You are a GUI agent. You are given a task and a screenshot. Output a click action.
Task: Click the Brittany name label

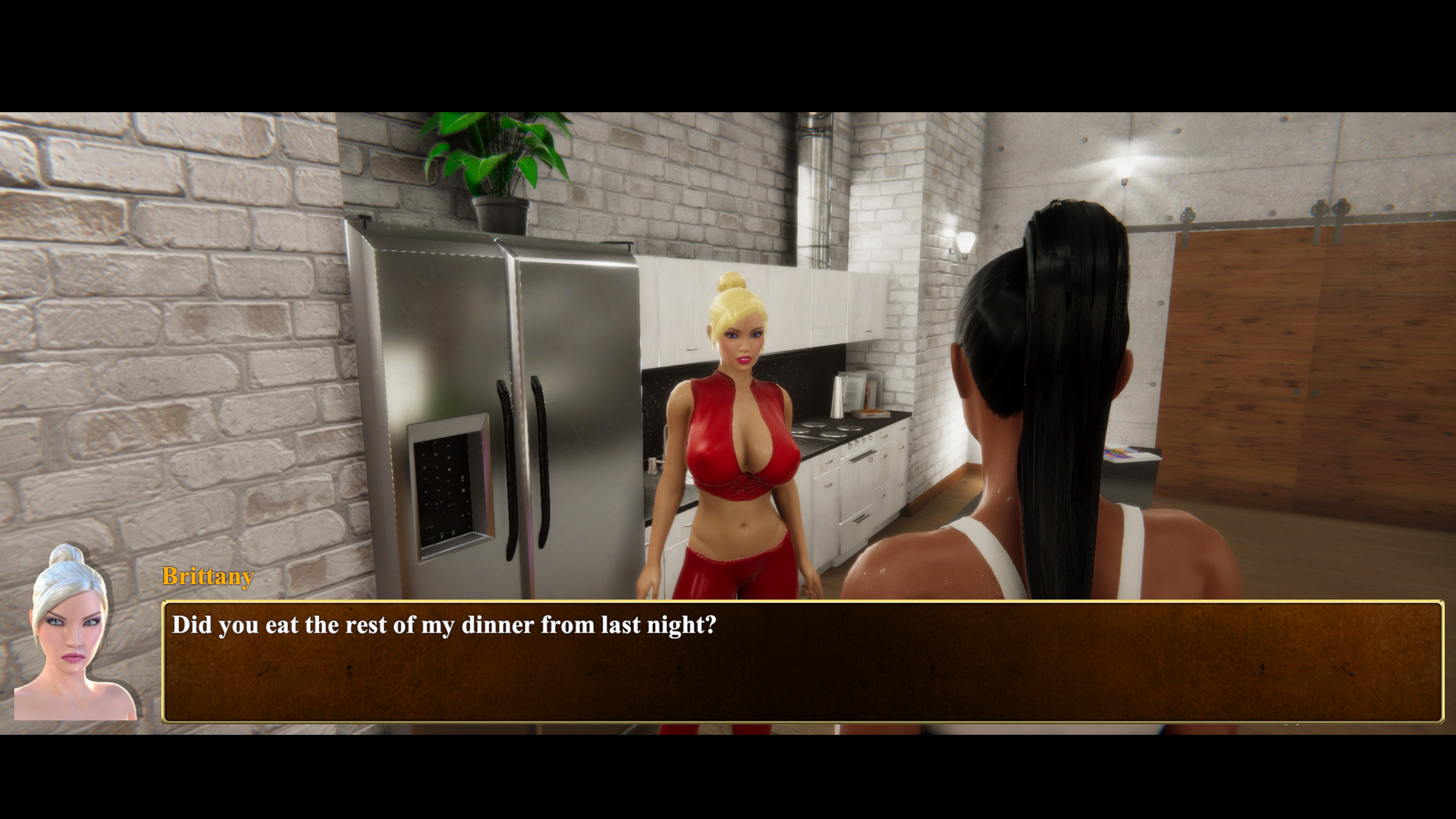(206, 578)
